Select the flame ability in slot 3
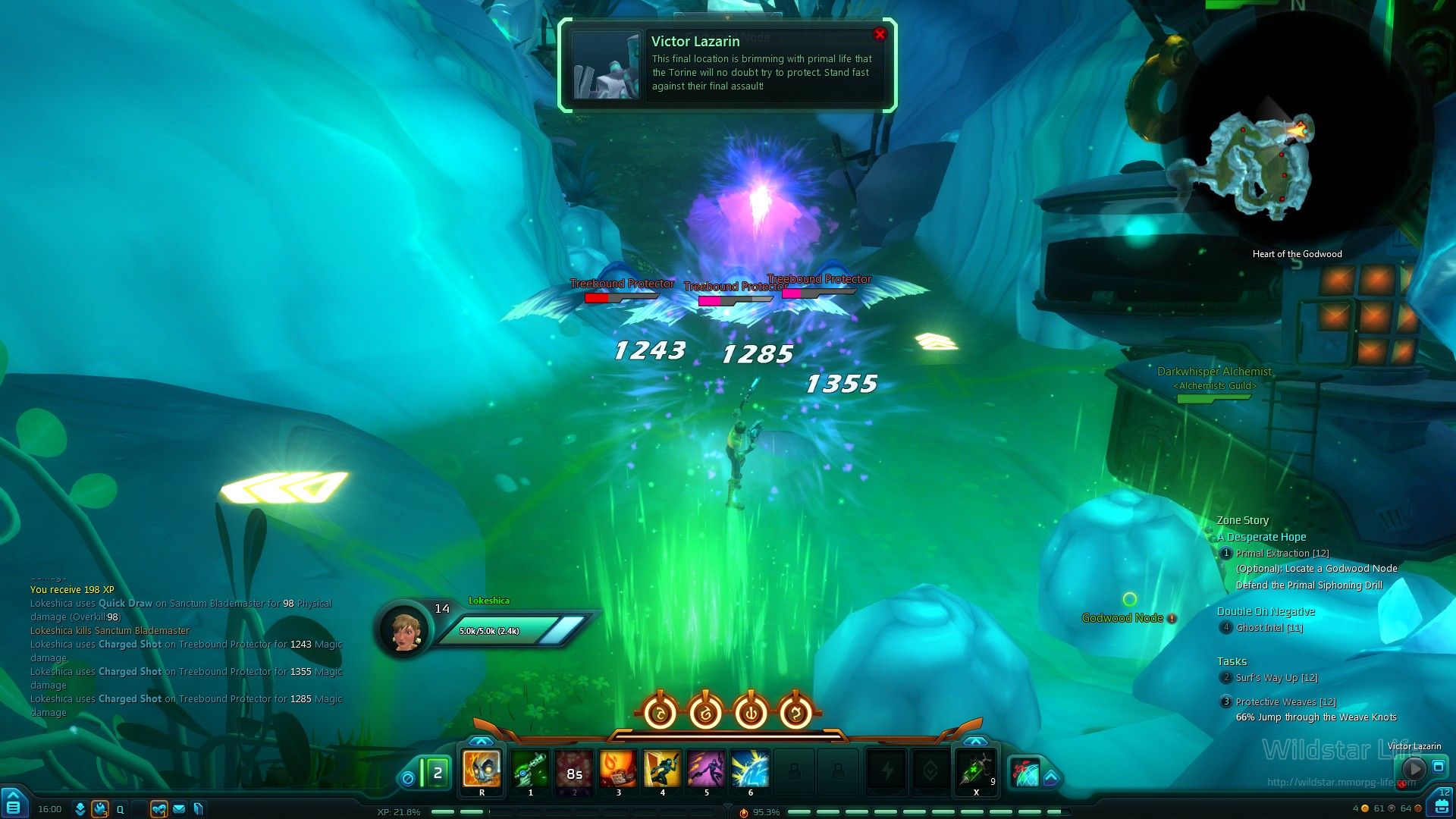 618,769
